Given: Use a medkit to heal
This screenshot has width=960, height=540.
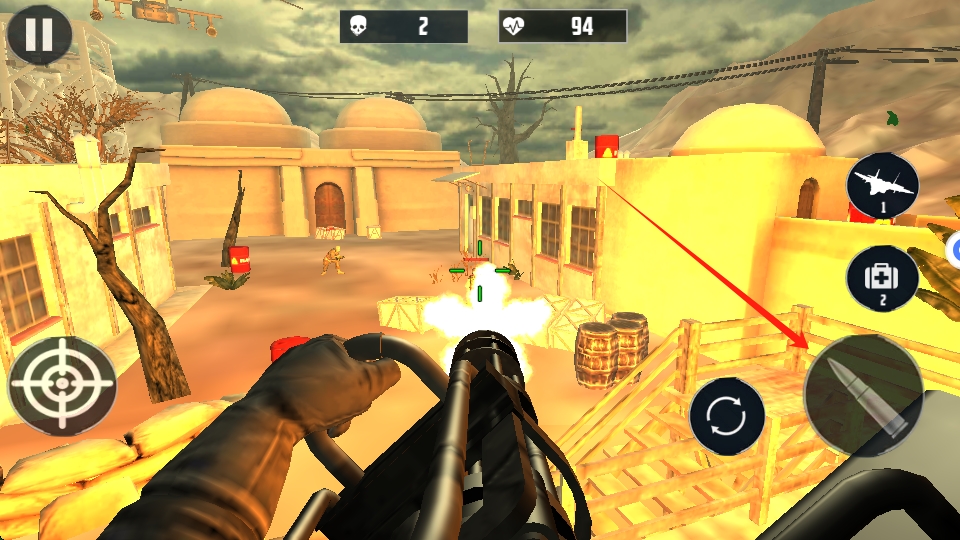Looking at the screenshot, I should pyautogui.click(x=882, y=279).
